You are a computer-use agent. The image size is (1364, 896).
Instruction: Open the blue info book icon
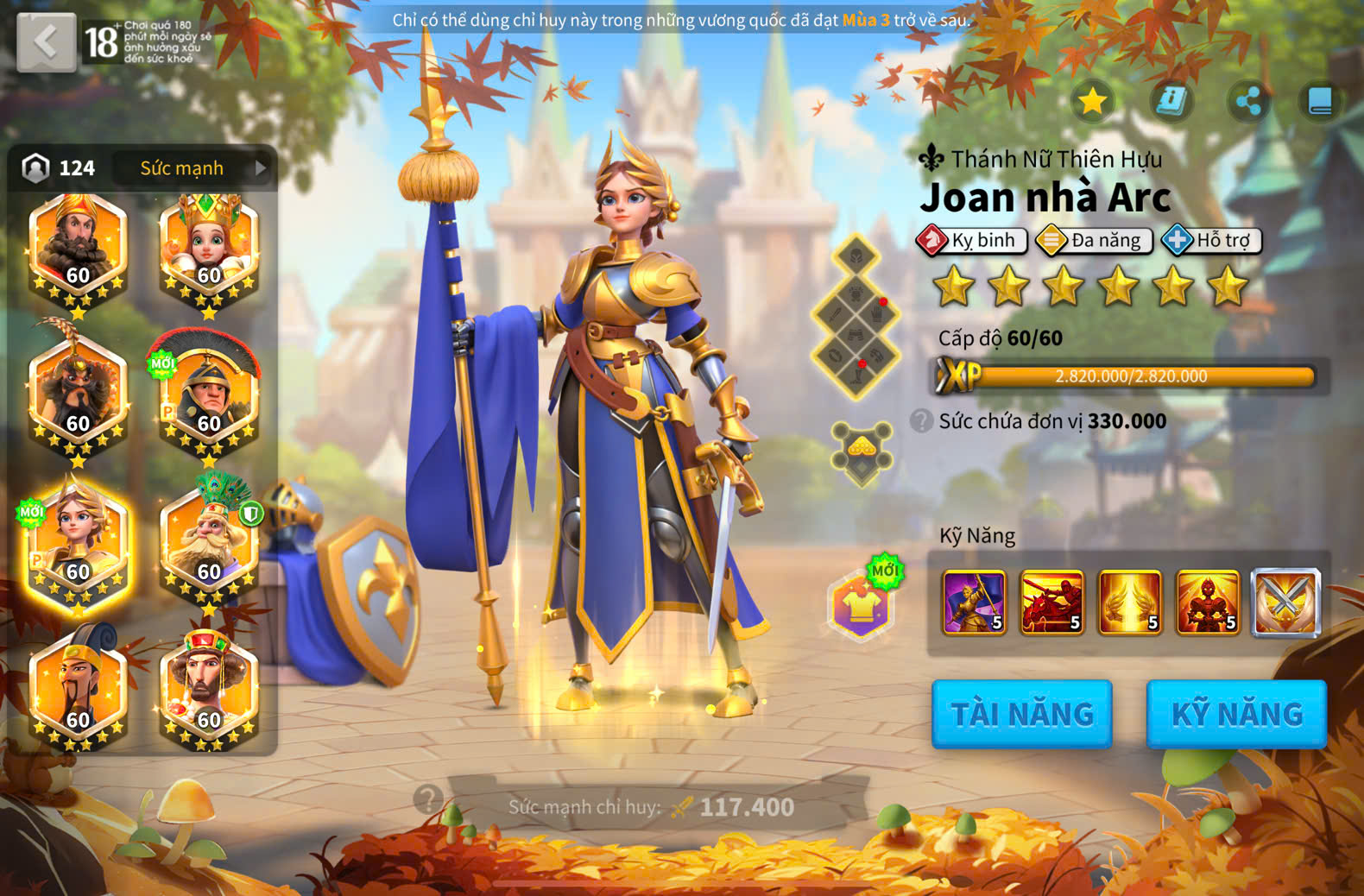click(x=1171, y=101)
